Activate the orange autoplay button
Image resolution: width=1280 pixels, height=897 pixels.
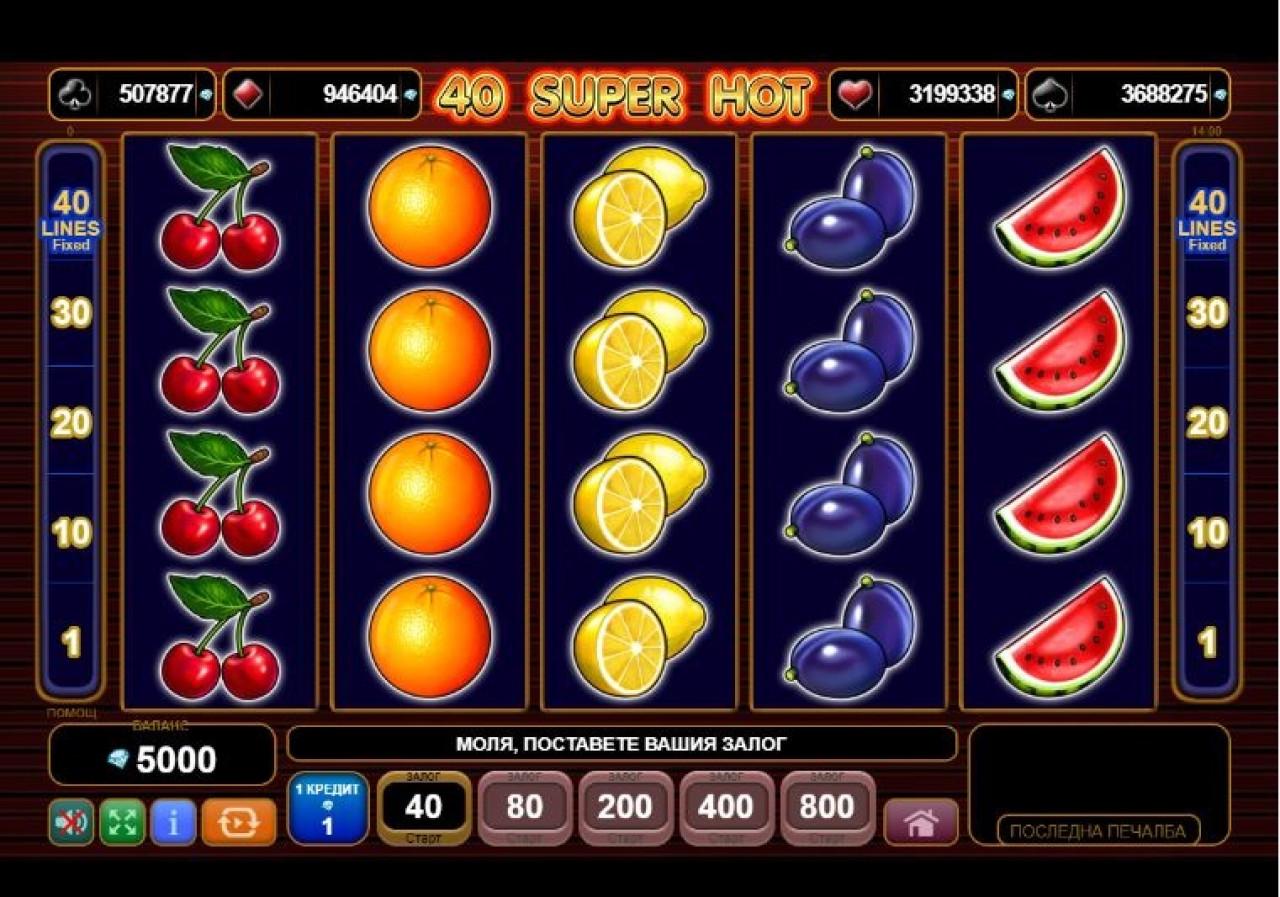(x=238, y=822)
